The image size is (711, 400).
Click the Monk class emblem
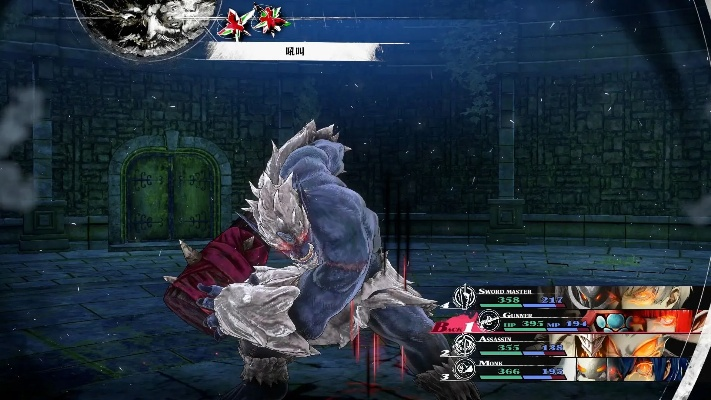464,370
